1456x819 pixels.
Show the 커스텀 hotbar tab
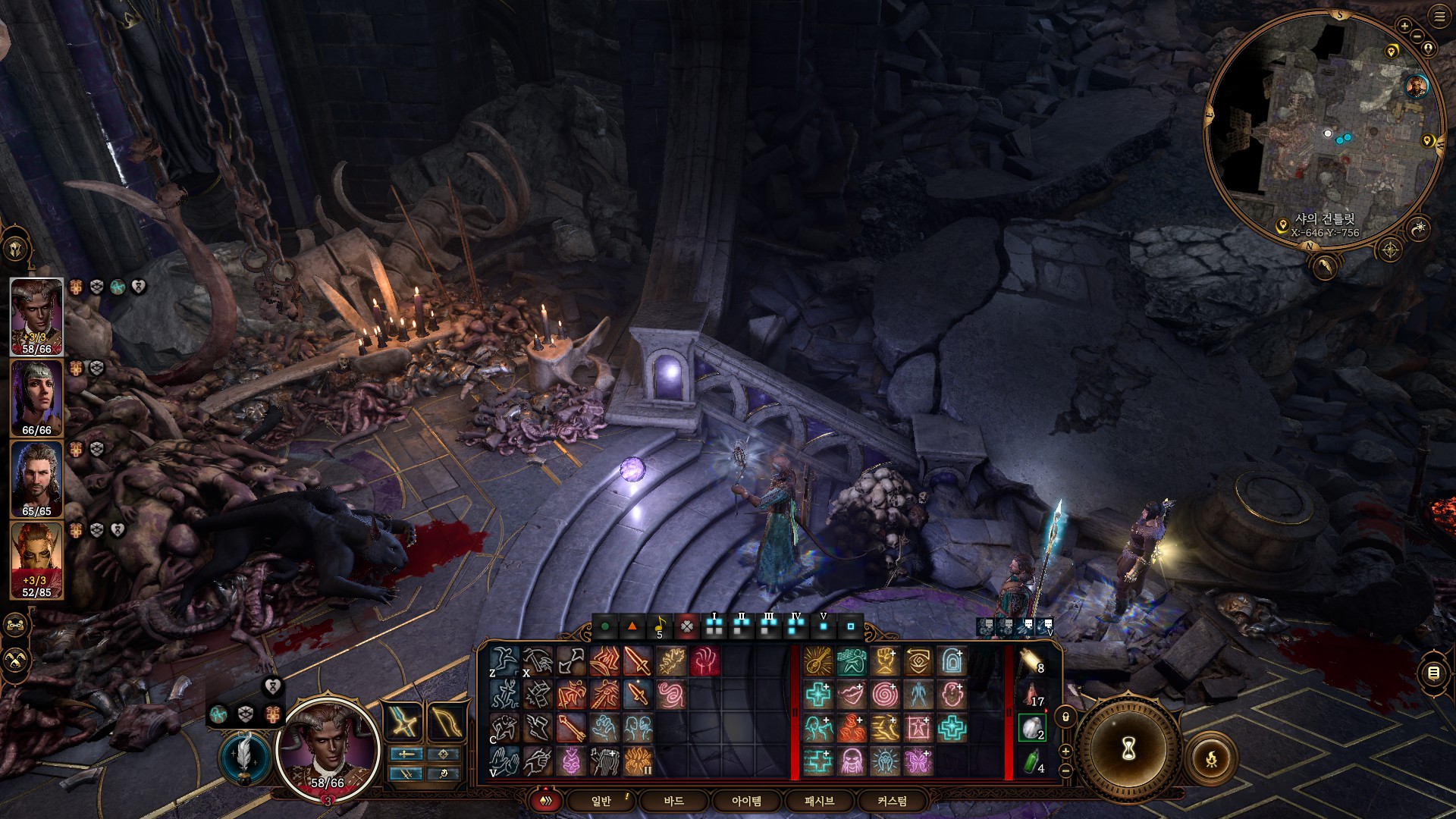click(892, 801)
